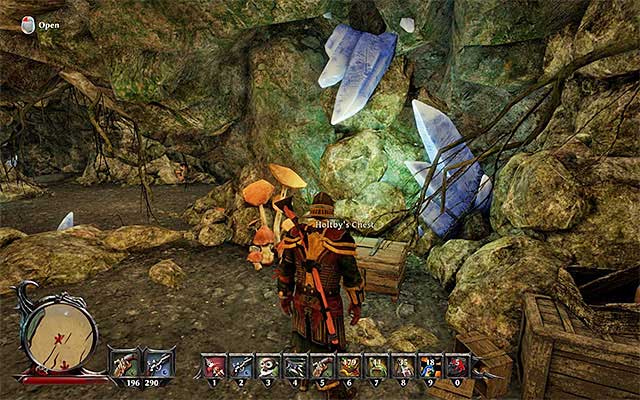Use the item in hotbar slot 6

pos(350,366)
